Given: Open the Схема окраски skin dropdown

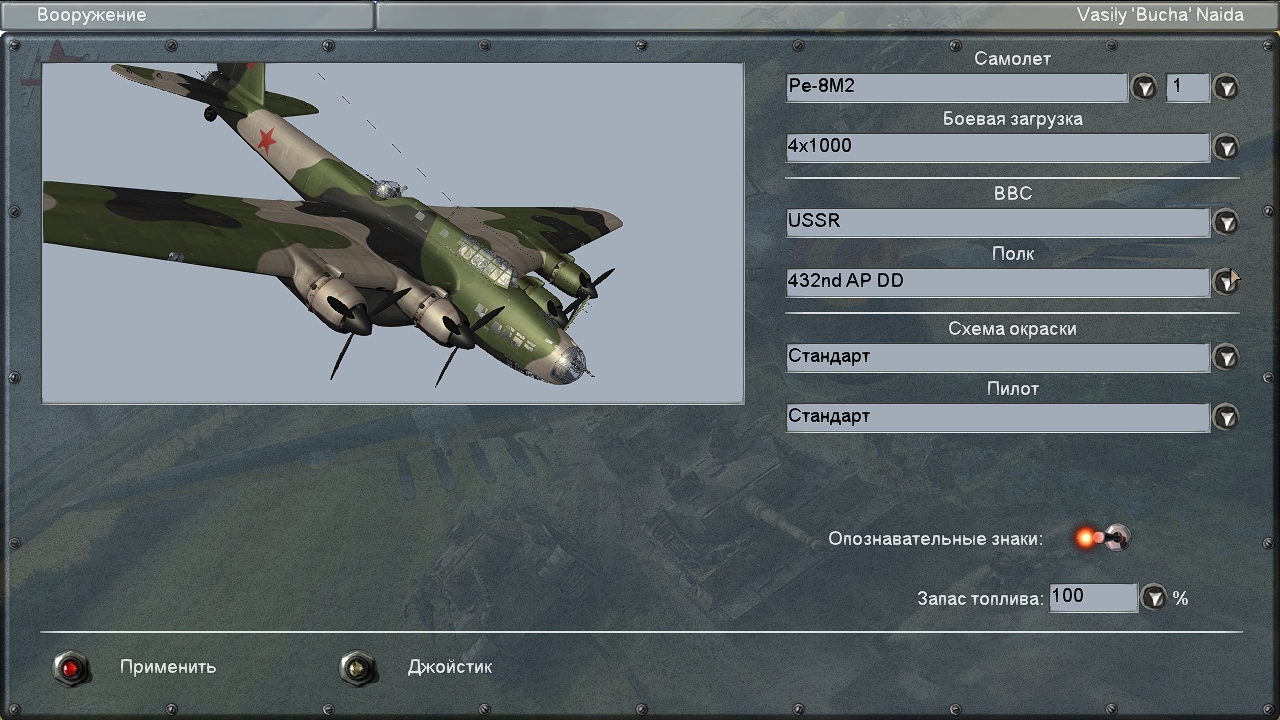Looking at the screenshot, I should click(1226, 357).
